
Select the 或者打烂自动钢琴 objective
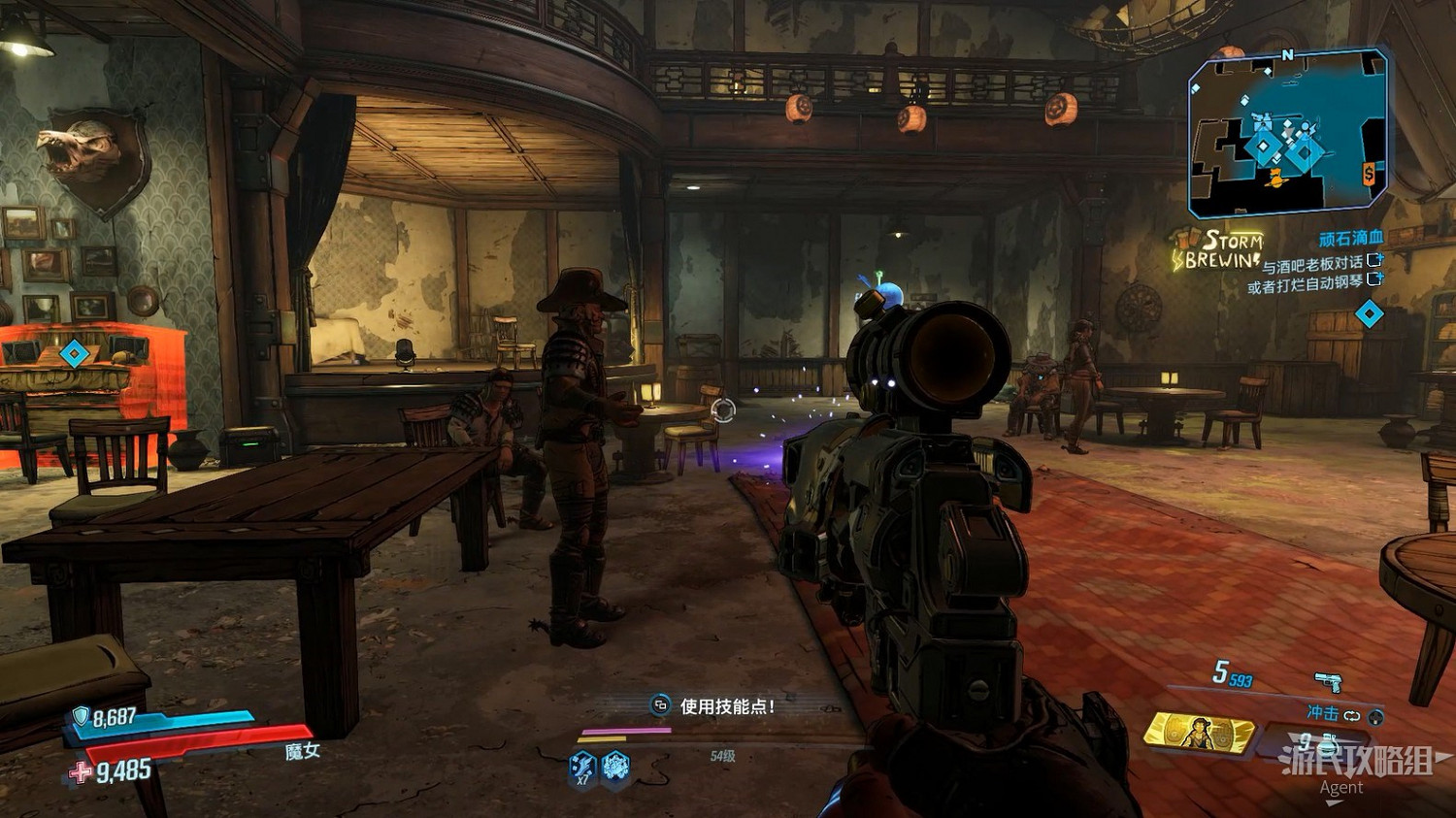(1305, 285)
